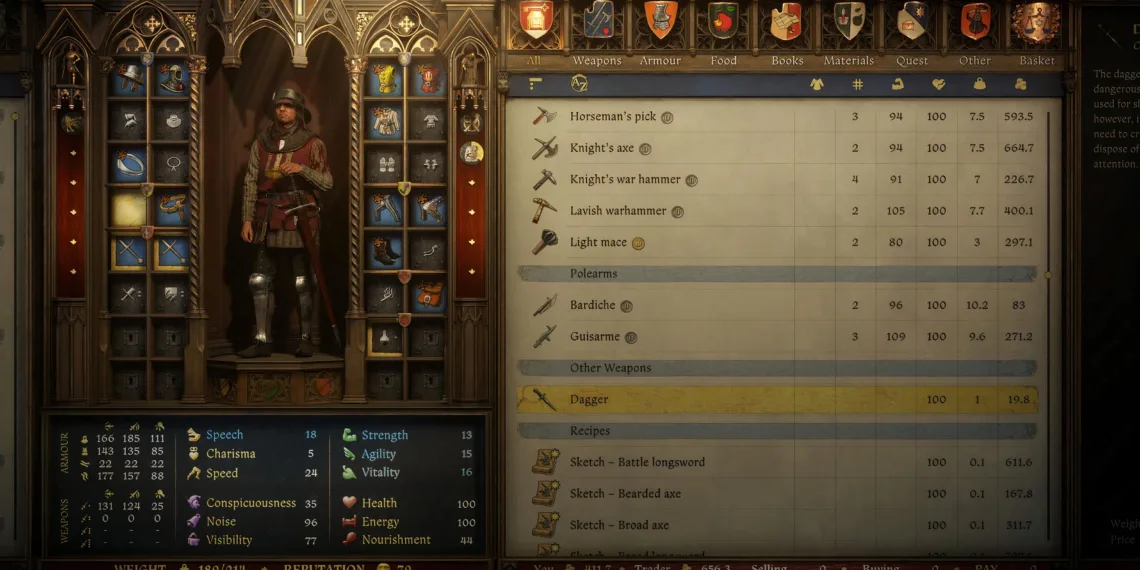Collapse the Polearms section header
1140x570 pixels.
[x=776, y=274]
